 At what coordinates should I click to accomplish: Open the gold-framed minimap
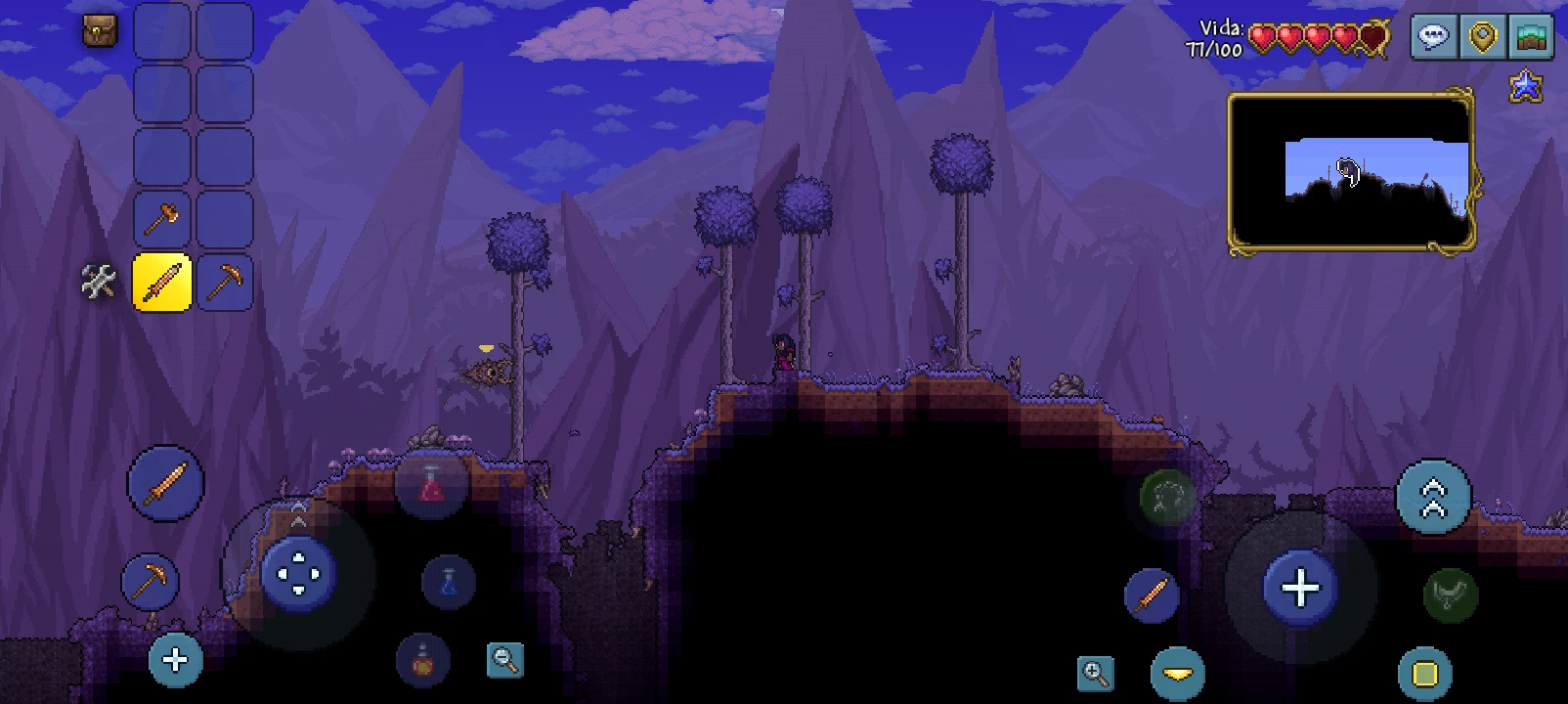point(1351,172)
